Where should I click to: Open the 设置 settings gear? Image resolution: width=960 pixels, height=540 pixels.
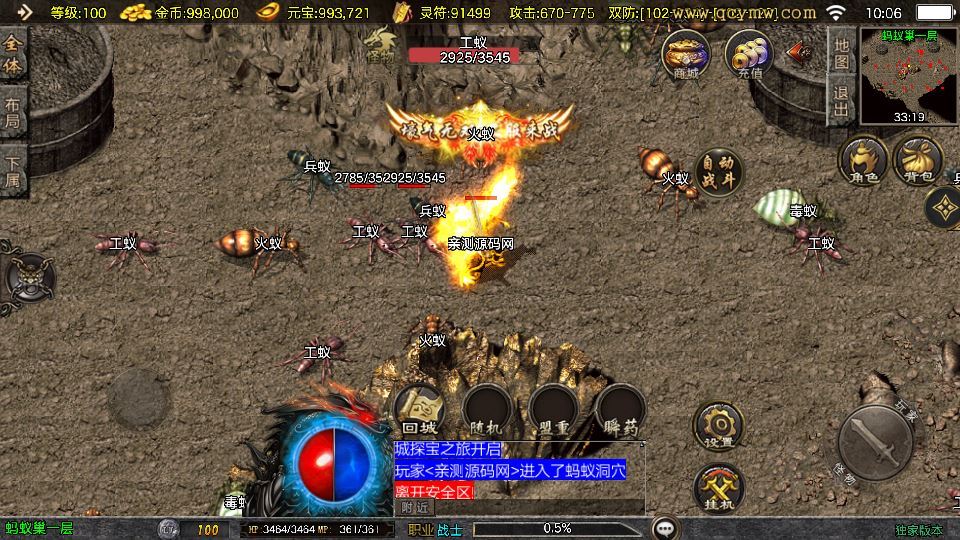pos(718,425)
